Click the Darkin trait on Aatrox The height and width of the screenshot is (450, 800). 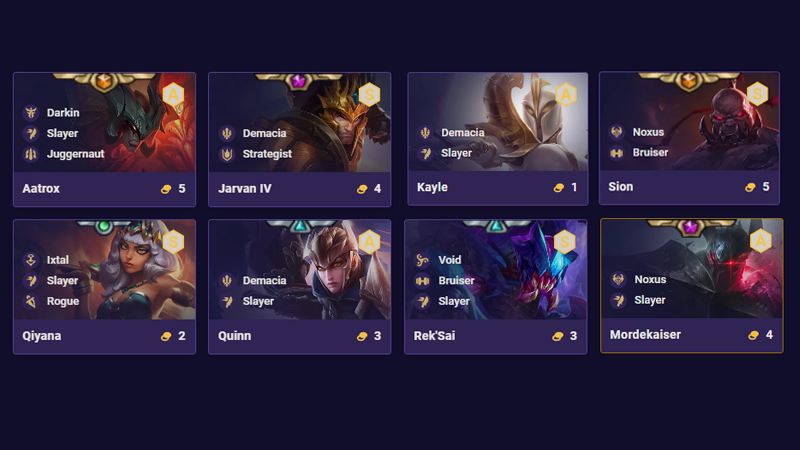click(x=62, y=113)
